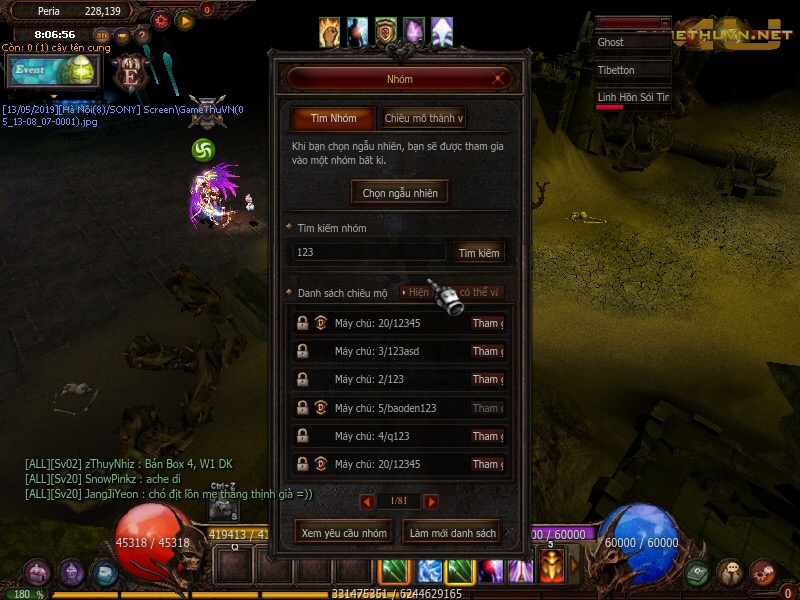This screenshot has height=600, width=800.
Task: Click the Tìm kiếm search button
Action: point(479,253)
